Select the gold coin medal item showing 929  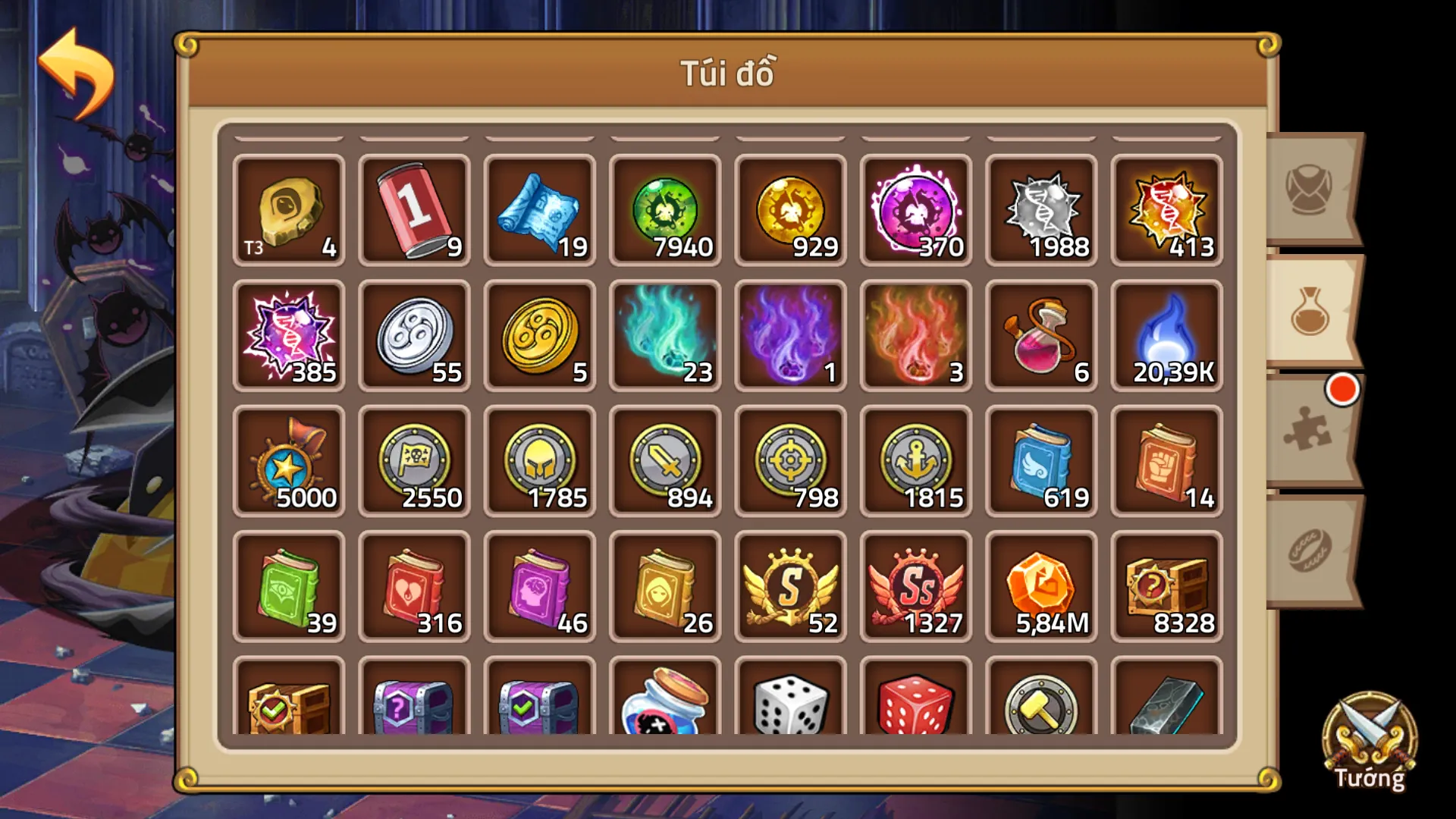[x=790, y=209]
